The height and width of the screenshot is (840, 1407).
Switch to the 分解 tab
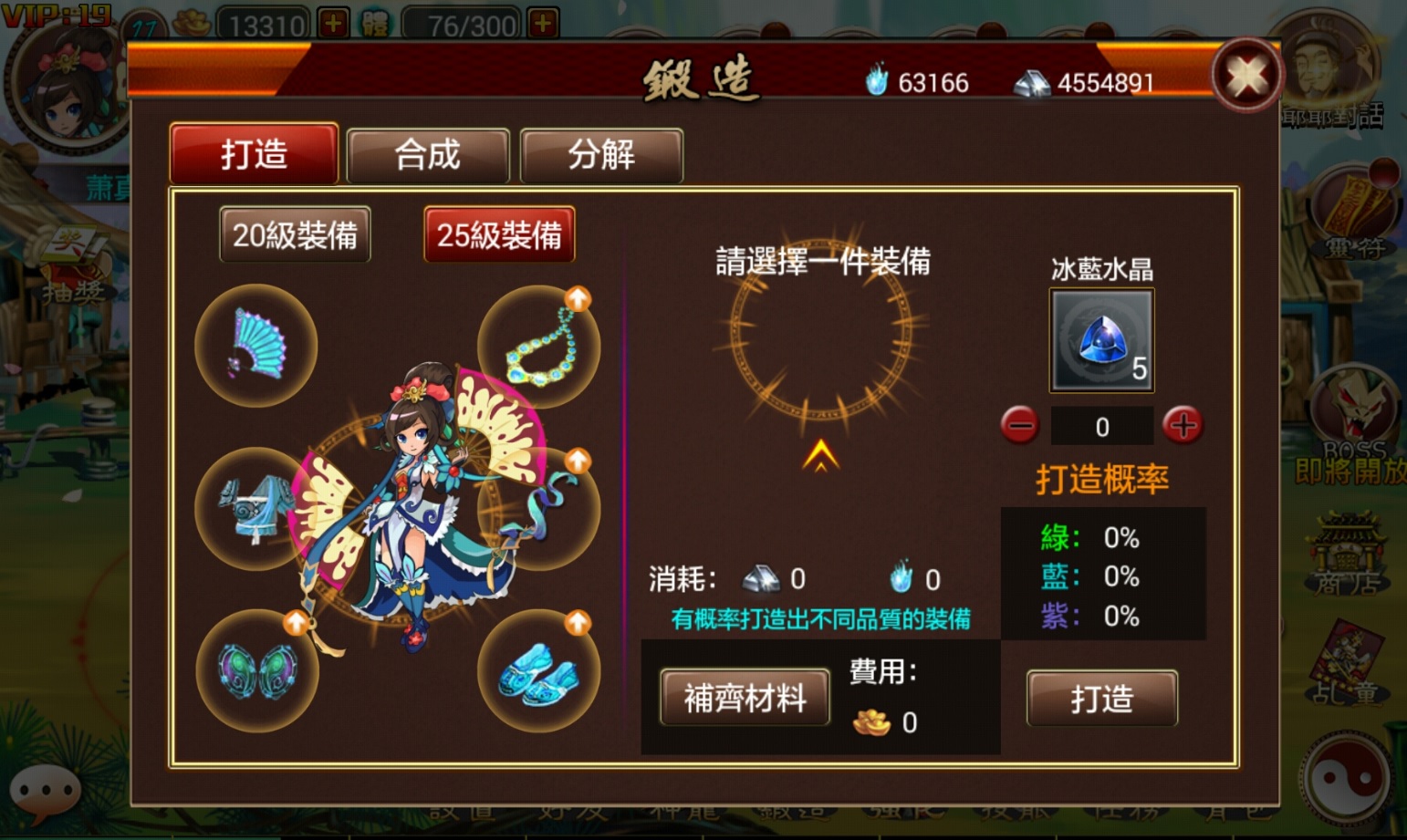600,155
